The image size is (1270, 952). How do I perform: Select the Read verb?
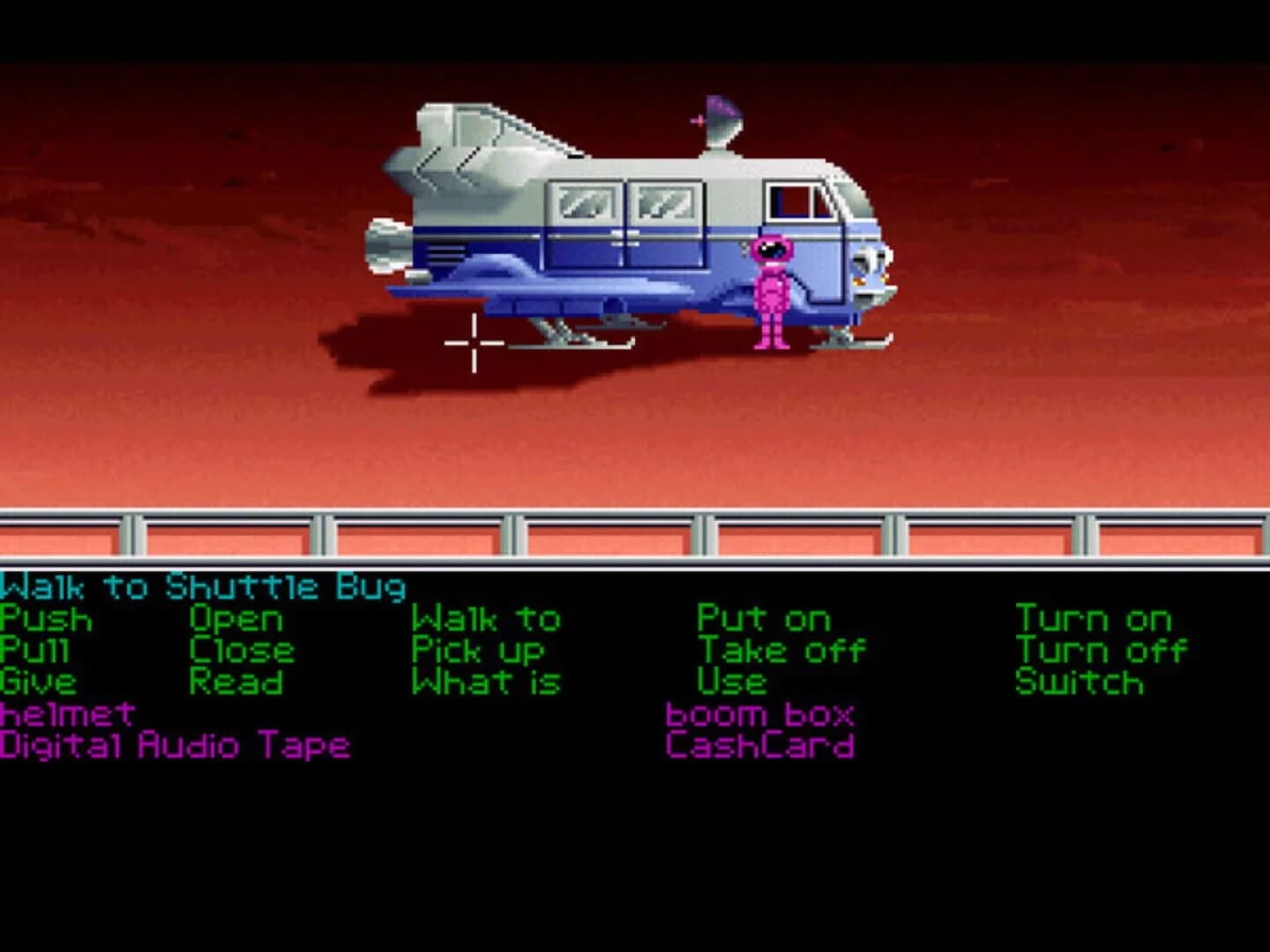[237, 681]
